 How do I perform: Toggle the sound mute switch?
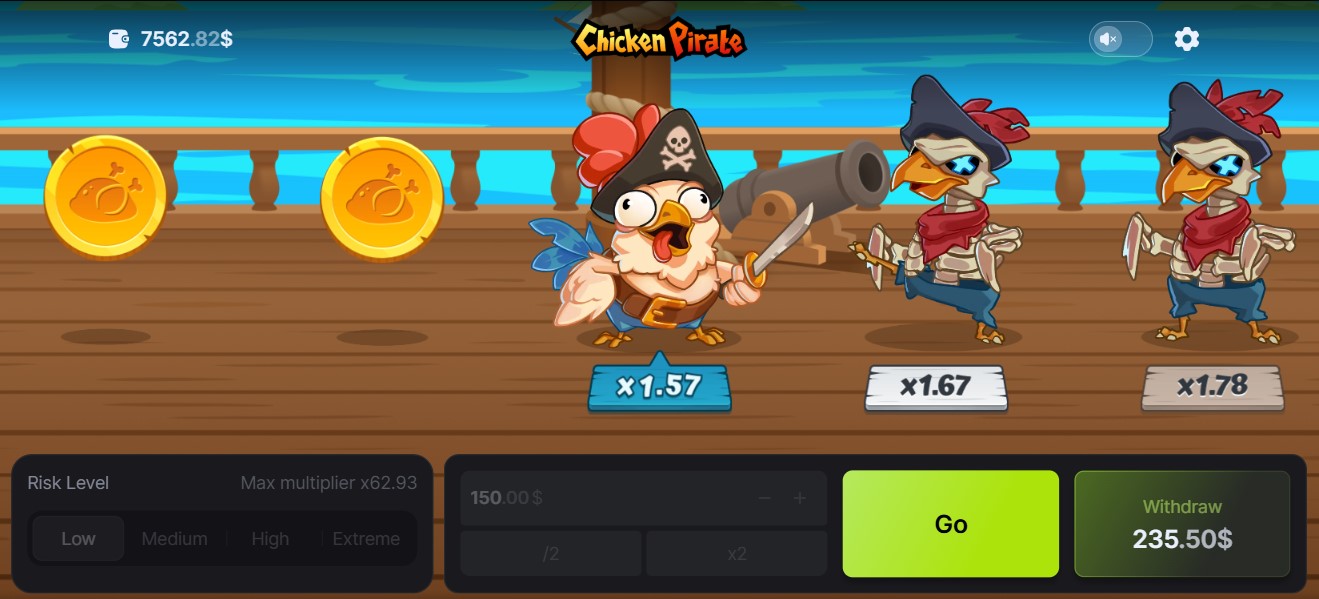click(x=1120, y=39)
